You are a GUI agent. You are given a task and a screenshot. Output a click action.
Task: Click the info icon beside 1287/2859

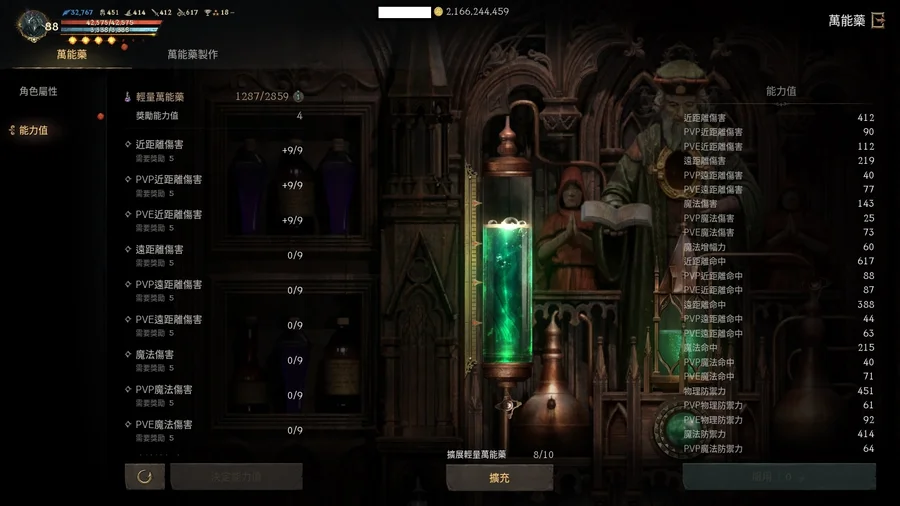pos(298,97)
